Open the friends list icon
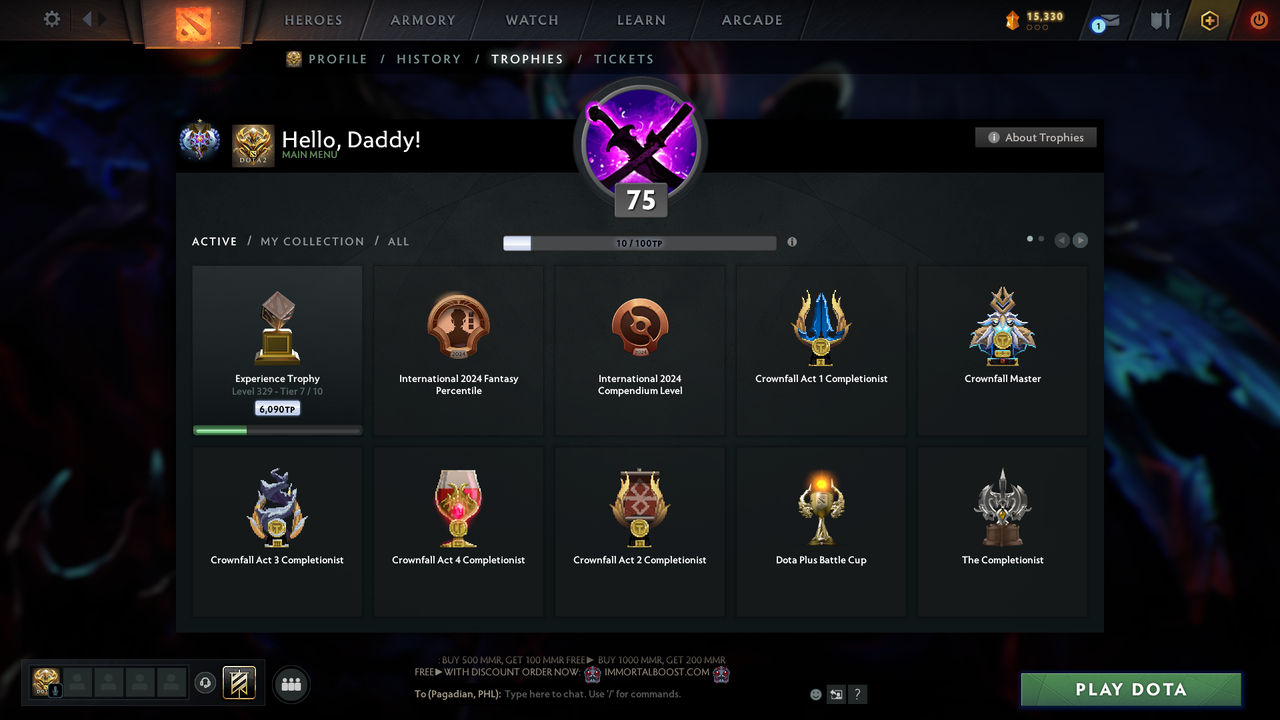This screenshot has width=1280, height=720. pyautogui.click(x=290, y=684)
